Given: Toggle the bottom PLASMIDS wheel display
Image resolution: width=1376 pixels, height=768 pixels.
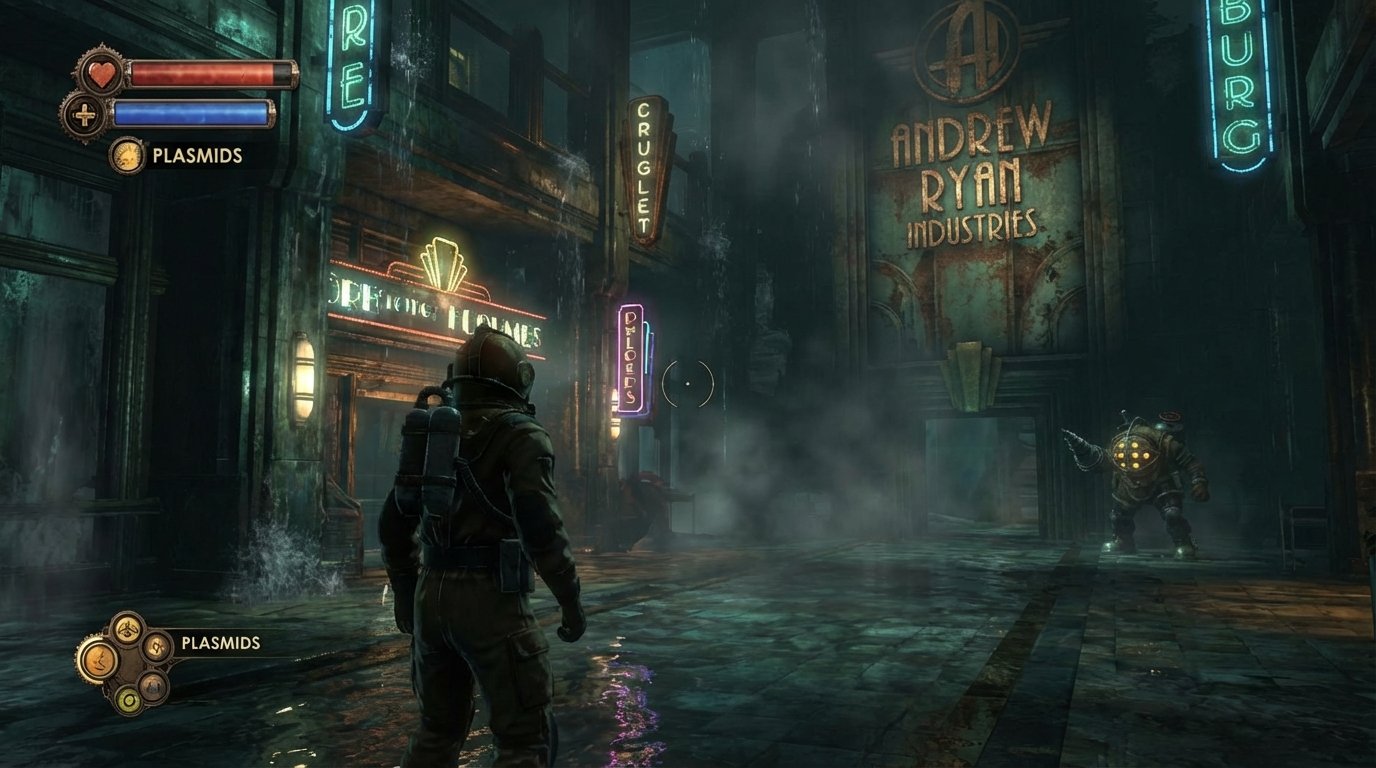Looking at the screenshot, I should [x=220, y=644].
